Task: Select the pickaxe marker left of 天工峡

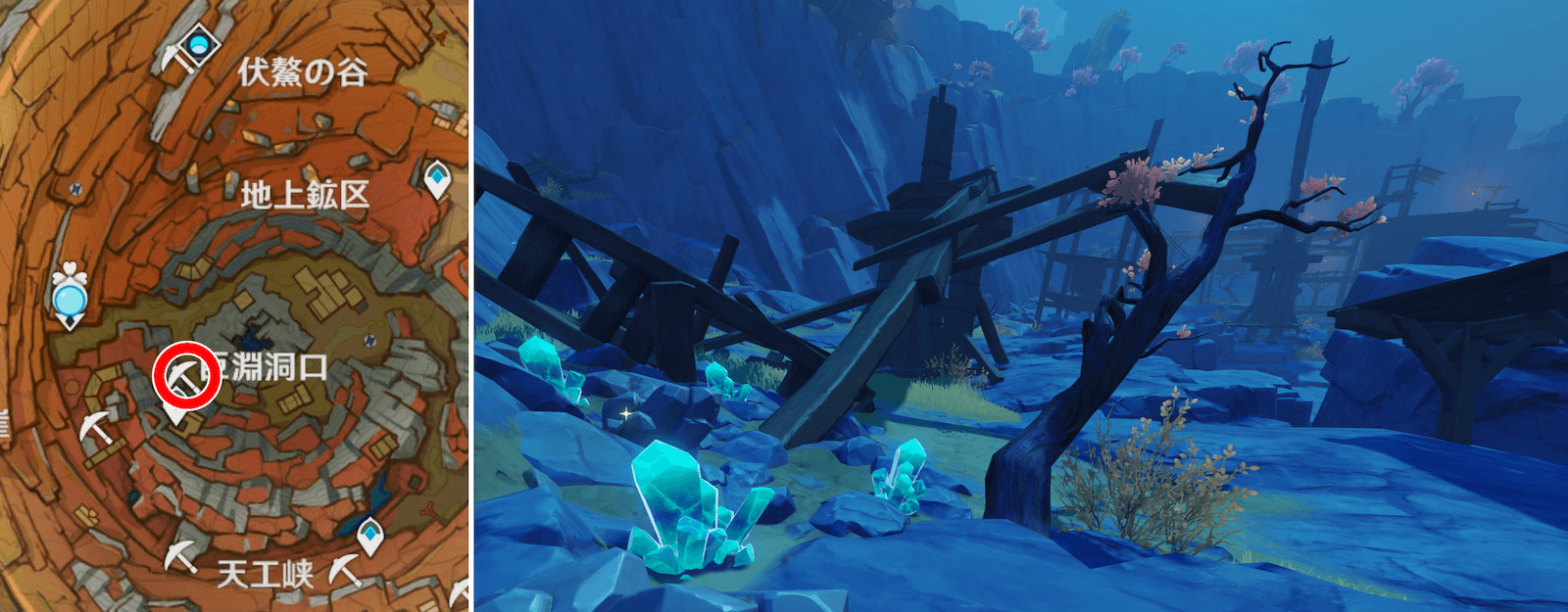Action: coord(180,555)
